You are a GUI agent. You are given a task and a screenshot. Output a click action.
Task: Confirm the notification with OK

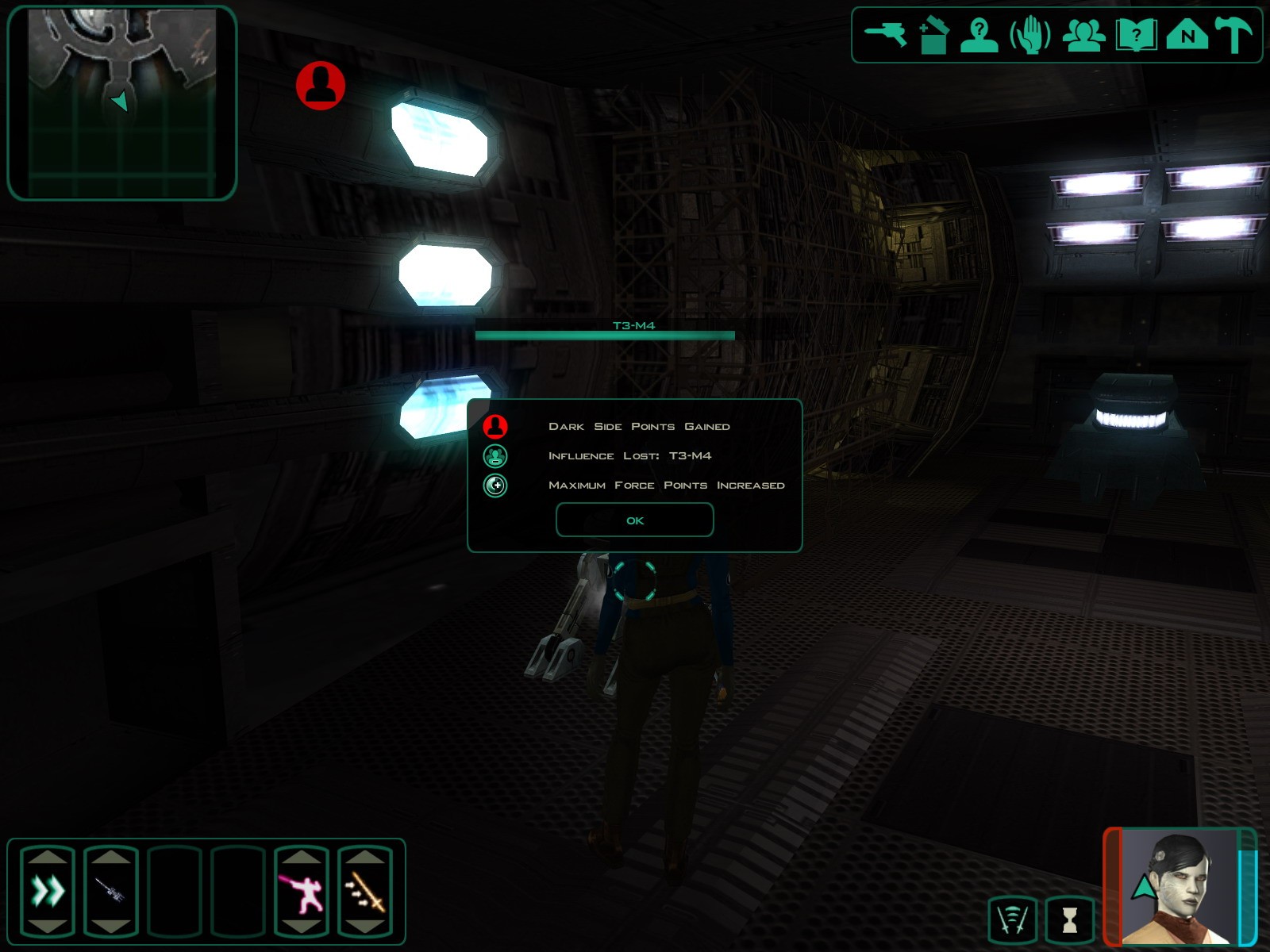point(634,520)
